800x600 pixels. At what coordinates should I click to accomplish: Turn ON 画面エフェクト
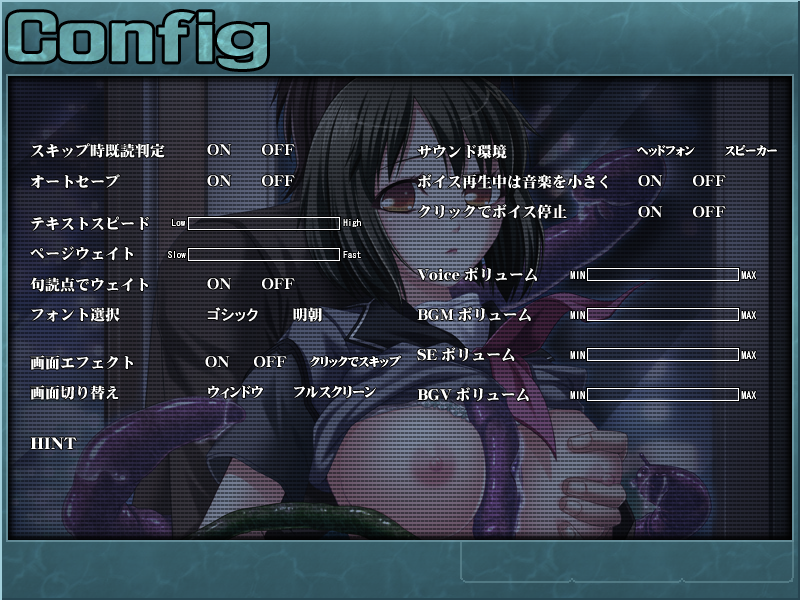click(217, 361)
